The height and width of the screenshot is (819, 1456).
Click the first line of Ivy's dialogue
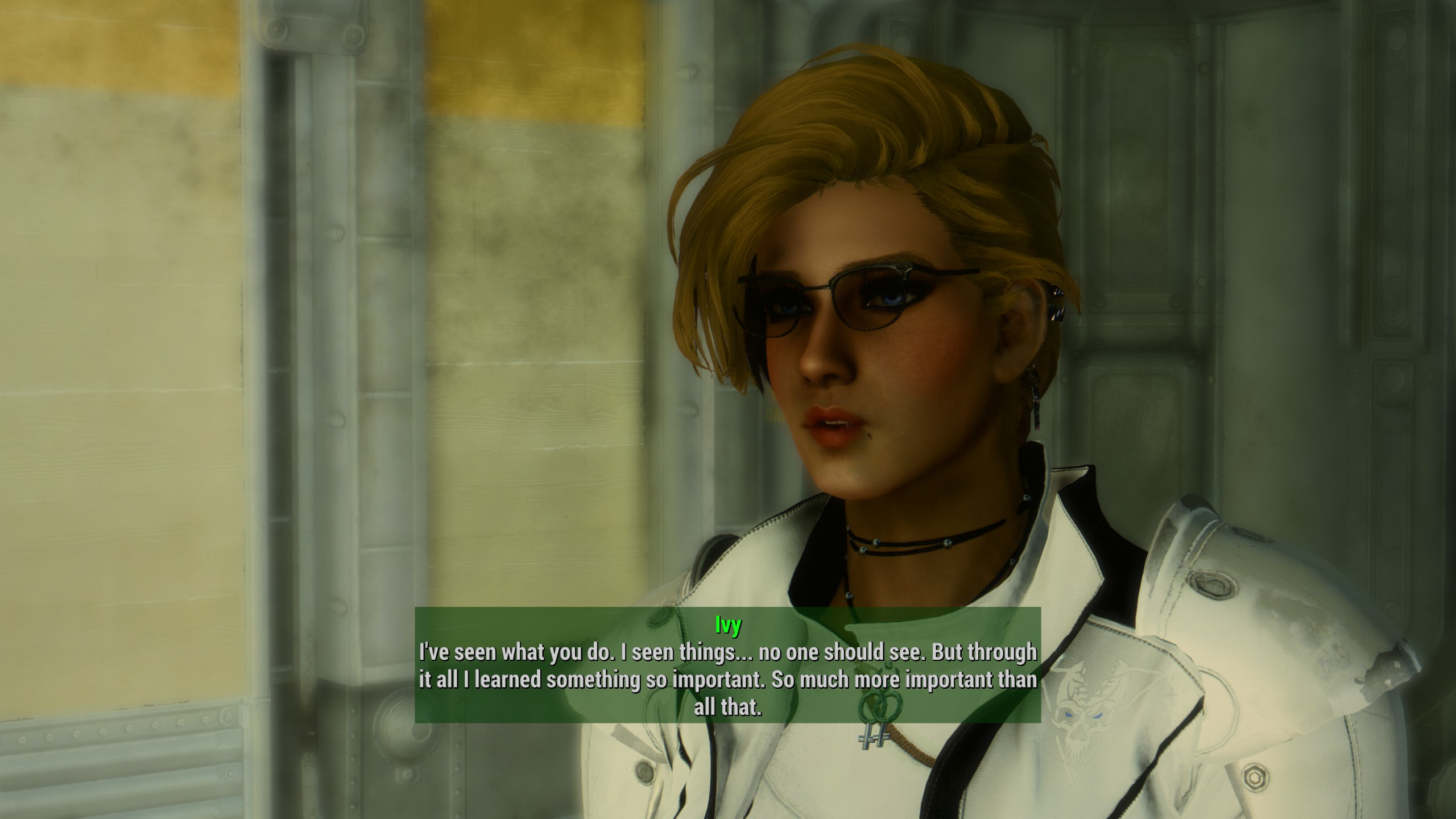tap(728, 653)
